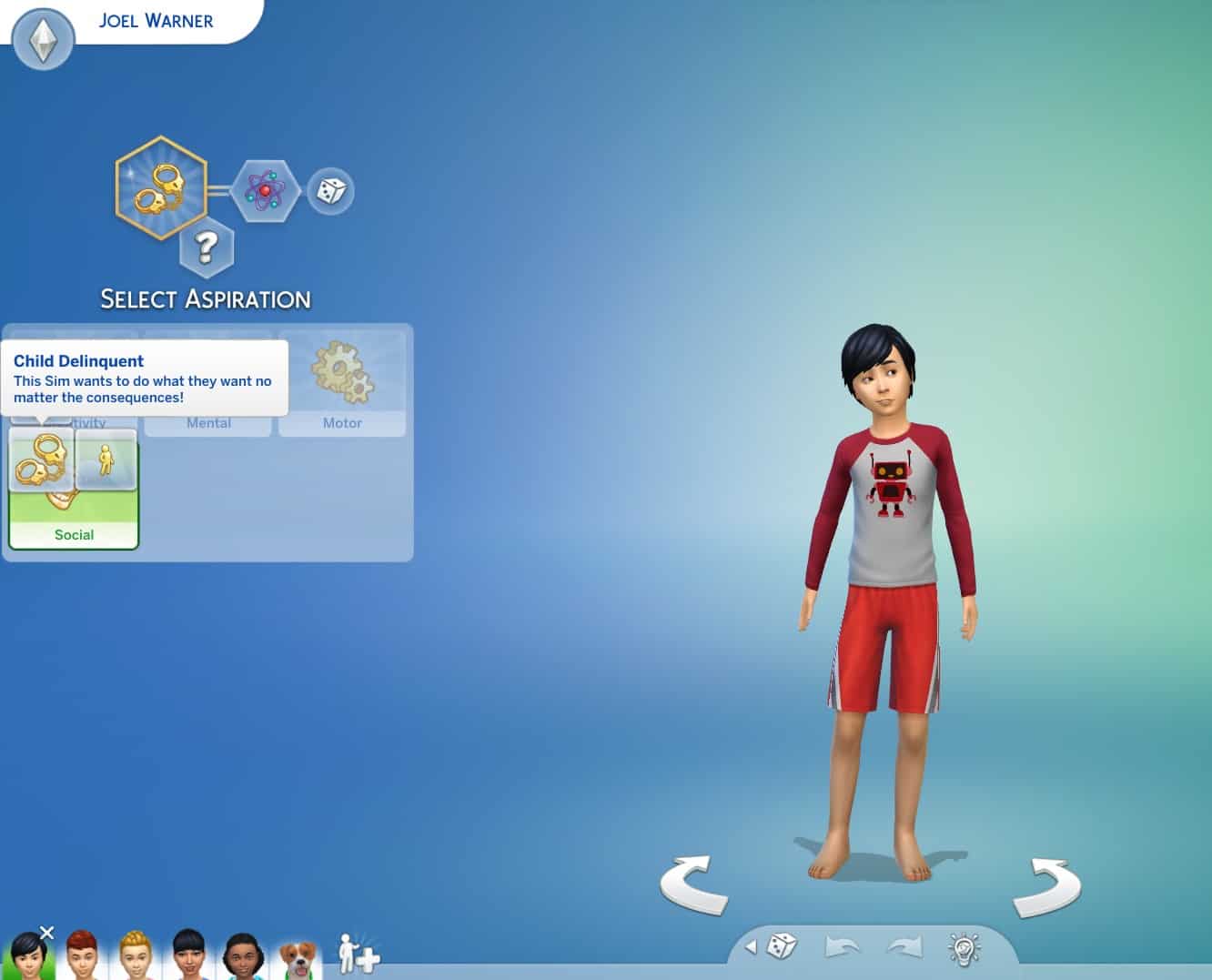Select the dog portrait in household
Image resolution: width=1212 pixels, height=980 pixels.
[298, 958]
